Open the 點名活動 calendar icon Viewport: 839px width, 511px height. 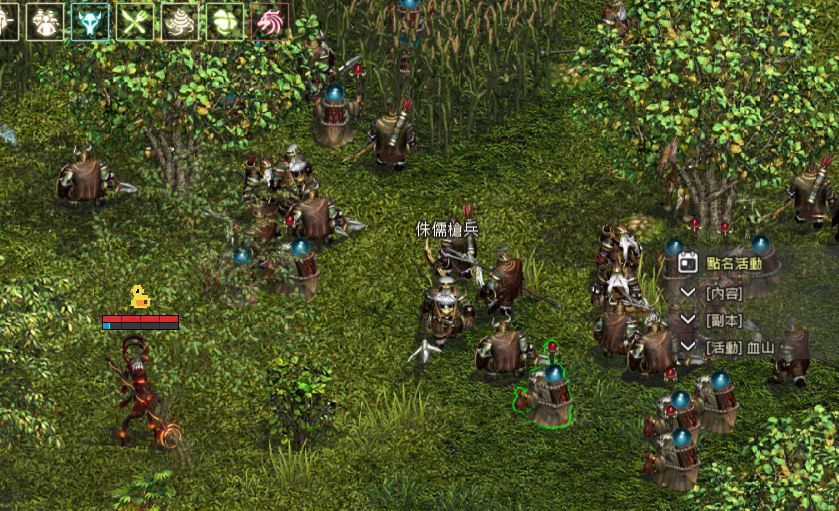[x=687, y=263]
